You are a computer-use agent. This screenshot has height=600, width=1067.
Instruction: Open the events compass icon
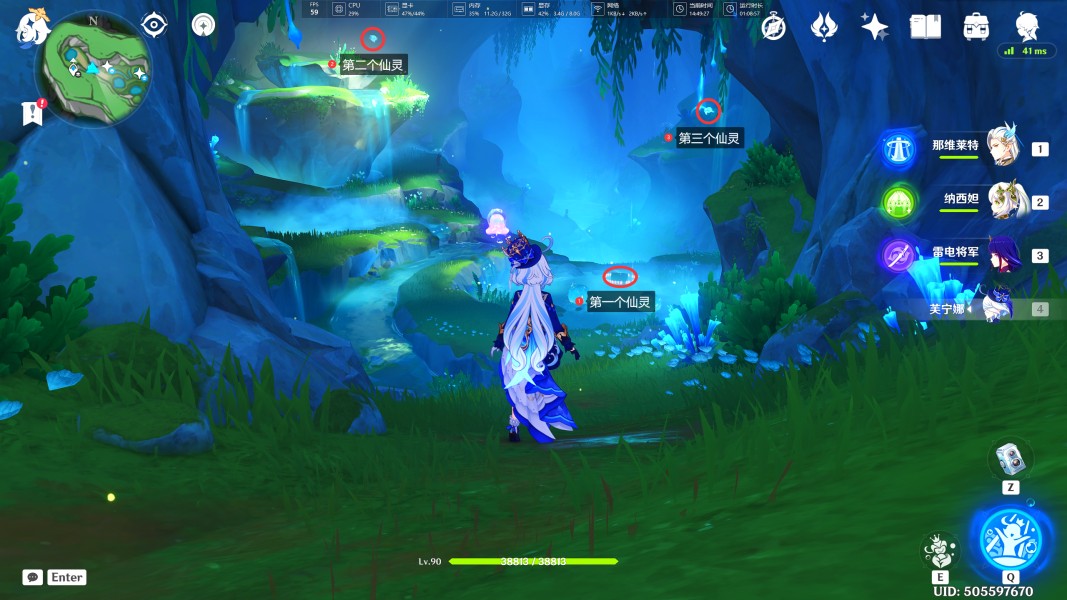(x=774, y=27)
